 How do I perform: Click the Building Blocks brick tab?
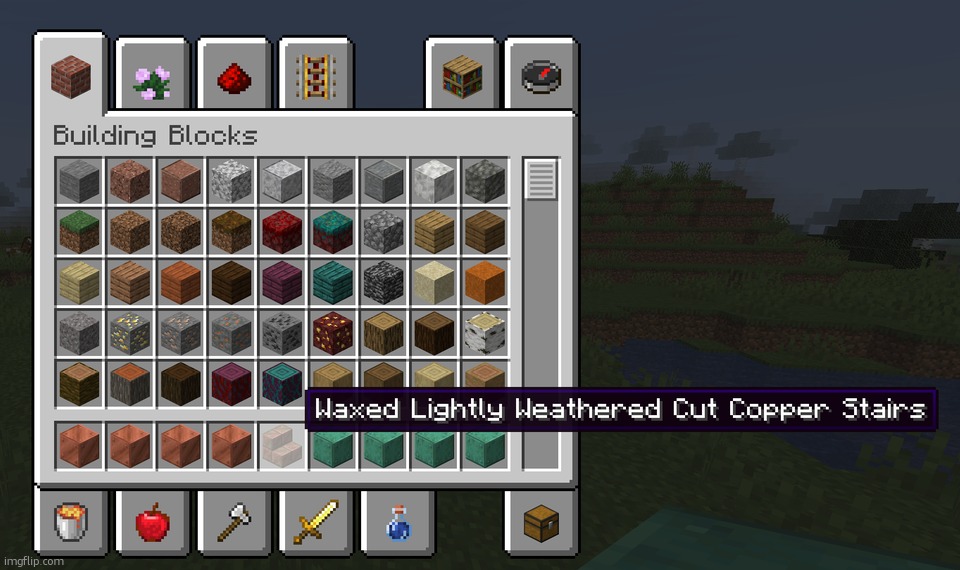(70, 75)
